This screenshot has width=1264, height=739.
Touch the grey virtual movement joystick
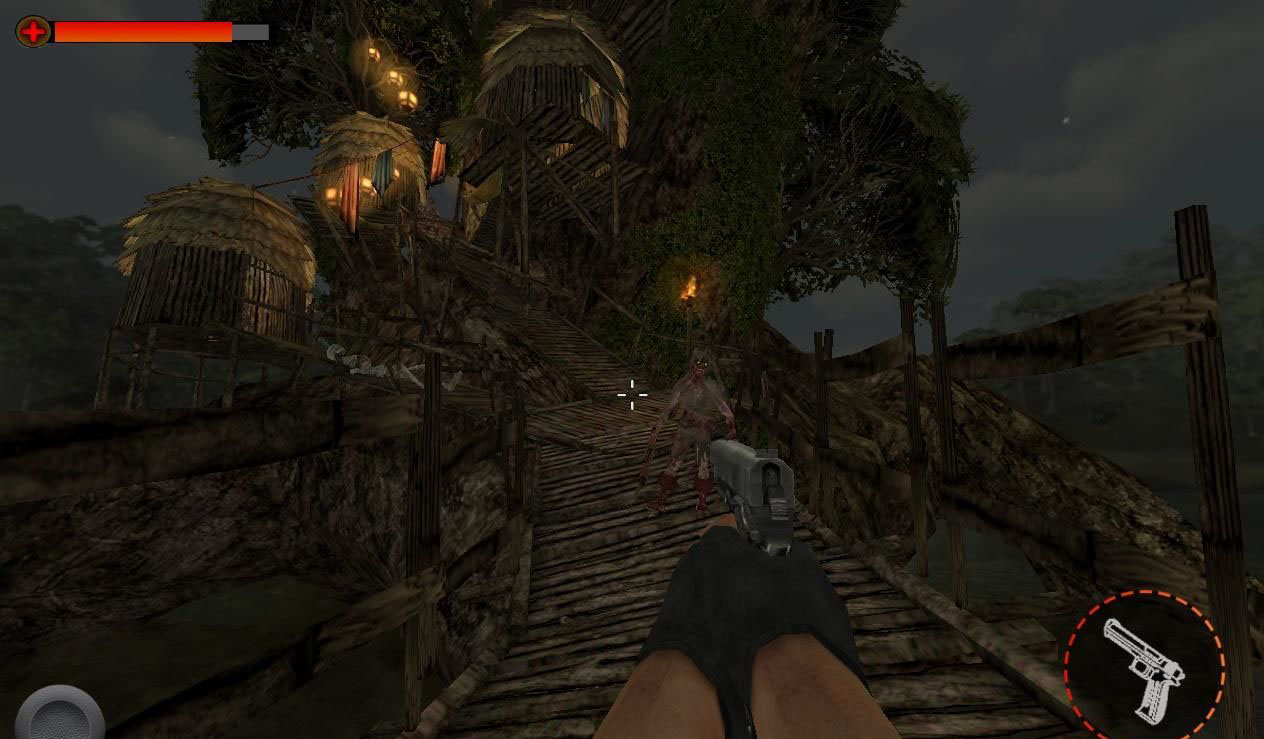click(60, 716)
